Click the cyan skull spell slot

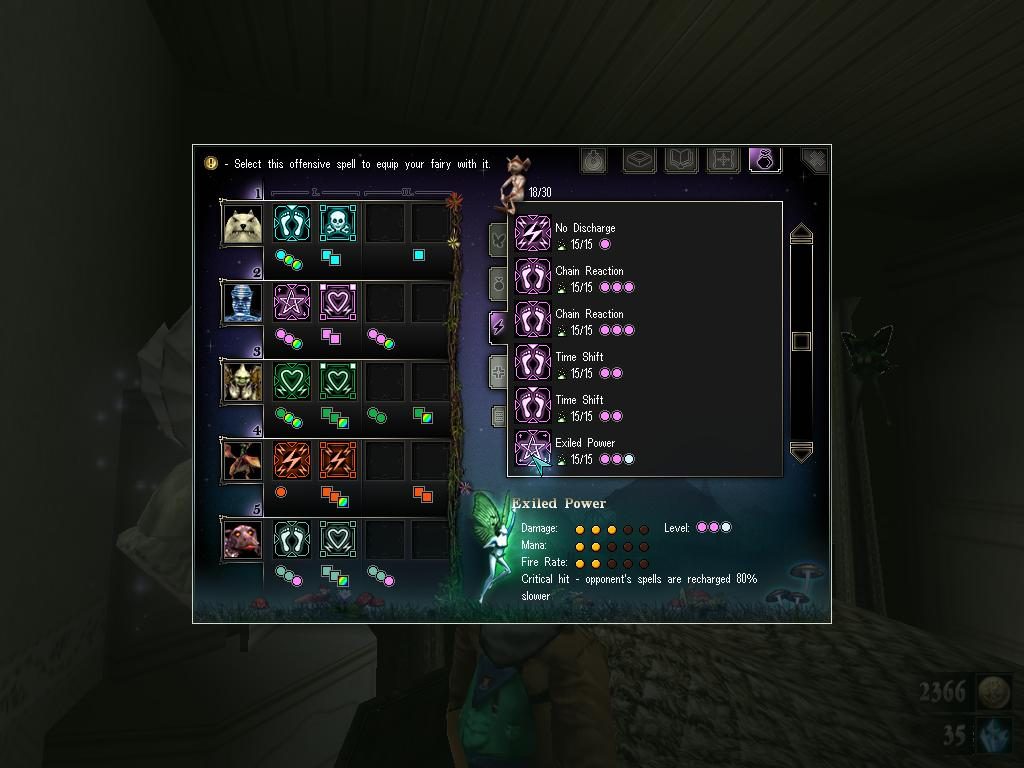[x=338, y=223]
